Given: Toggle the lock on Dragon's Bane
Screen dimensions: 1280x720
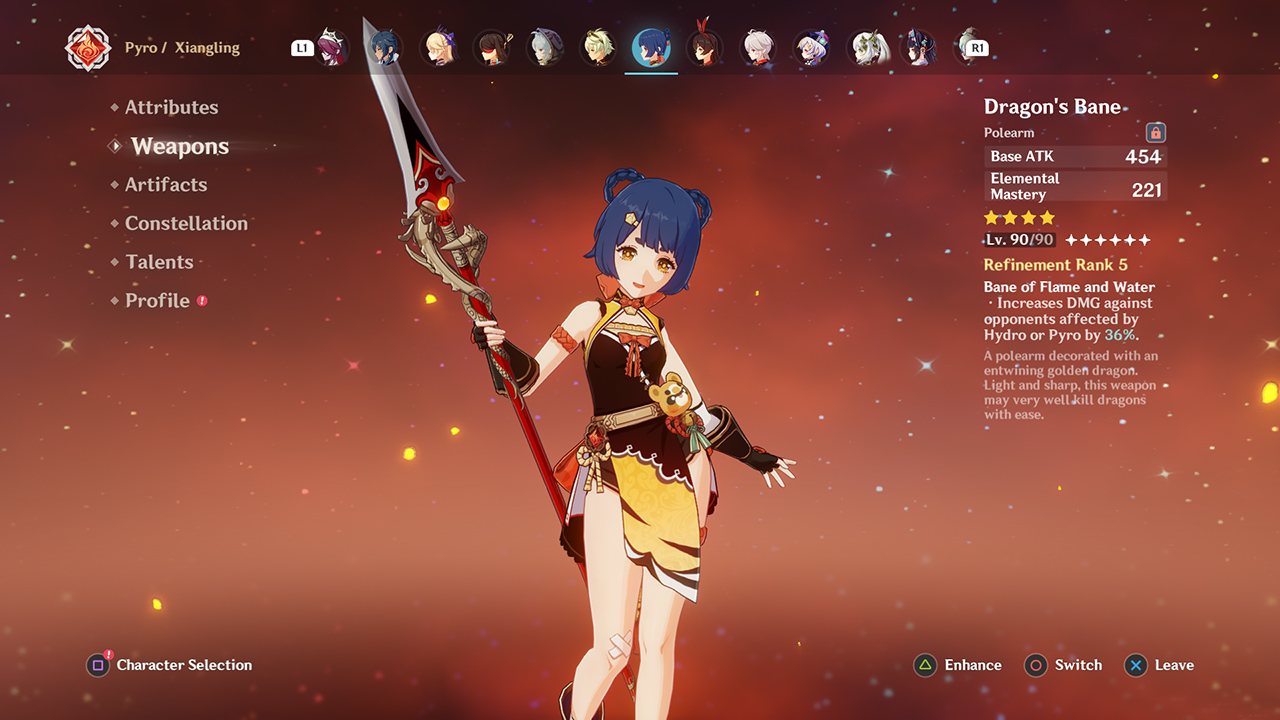Looking at the screenshot, I should pyautogui.click(x=1156, y=131).
